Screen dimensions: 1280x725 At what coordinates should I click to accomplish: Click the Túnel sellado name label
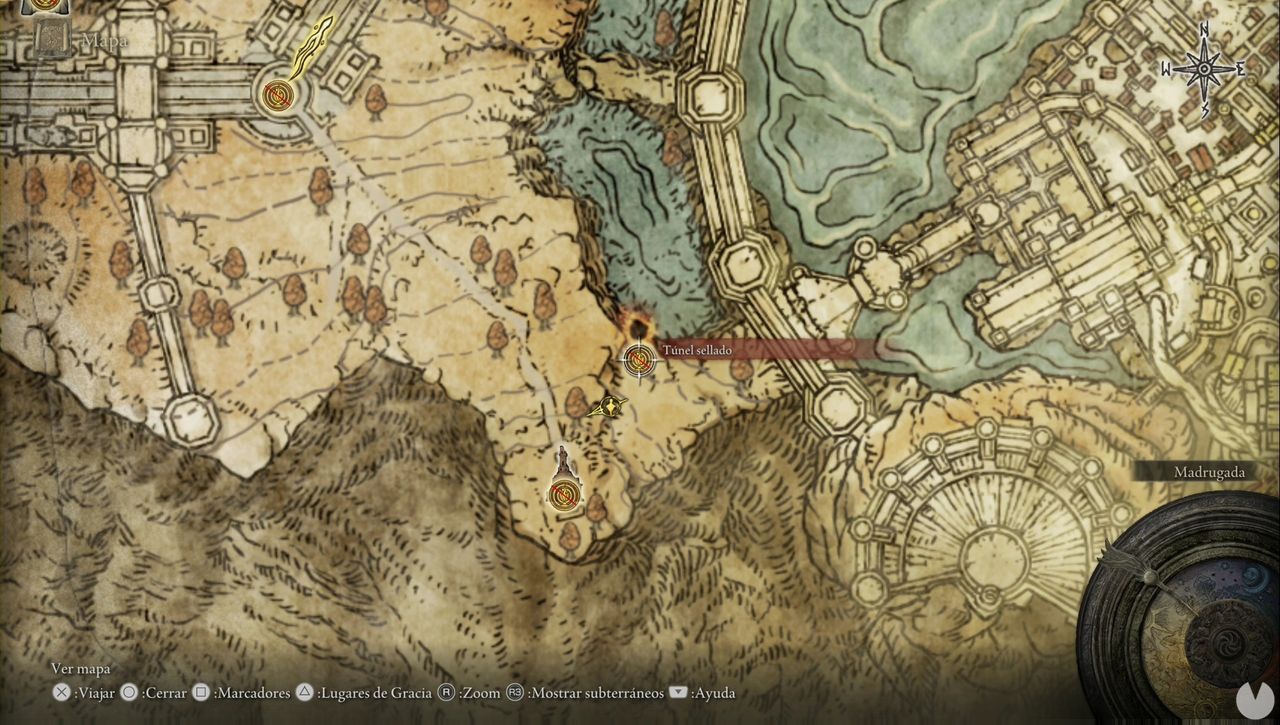pos(696,350)
